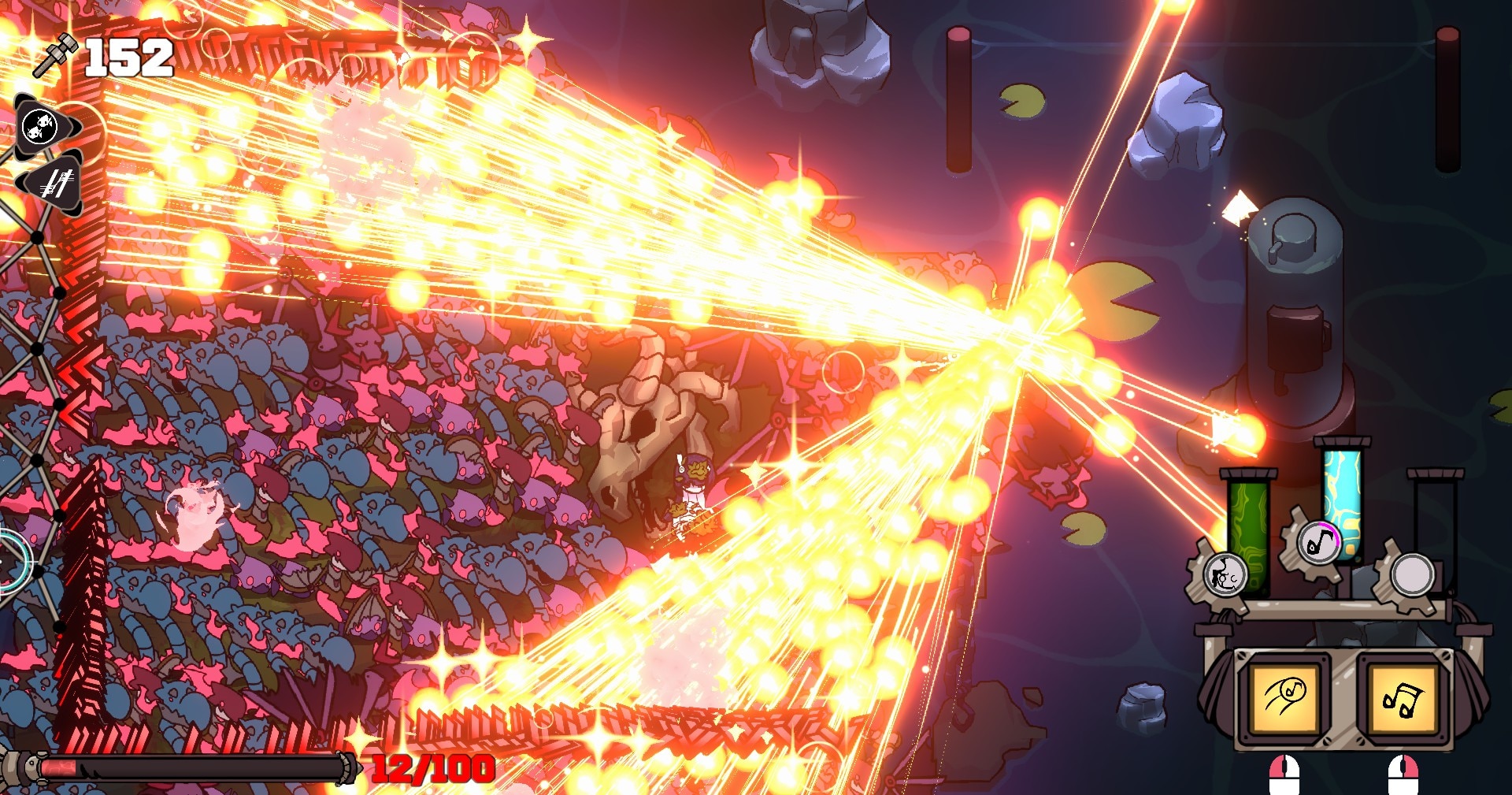Select the slanted parallel lines triangle upgrade icon

tap(54, 184)
